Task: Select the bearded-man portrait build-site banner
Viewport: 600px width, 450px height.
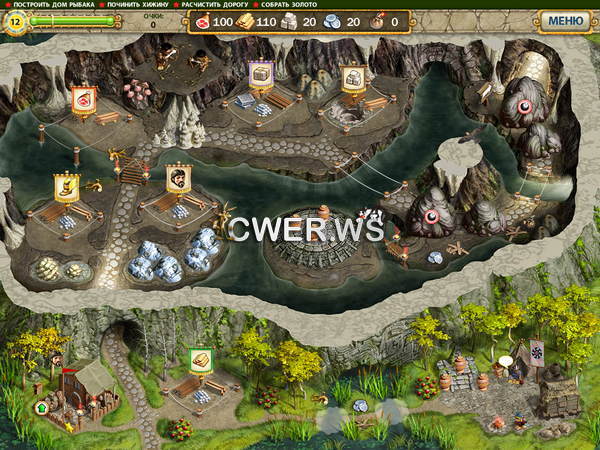Action: (179, 177)
